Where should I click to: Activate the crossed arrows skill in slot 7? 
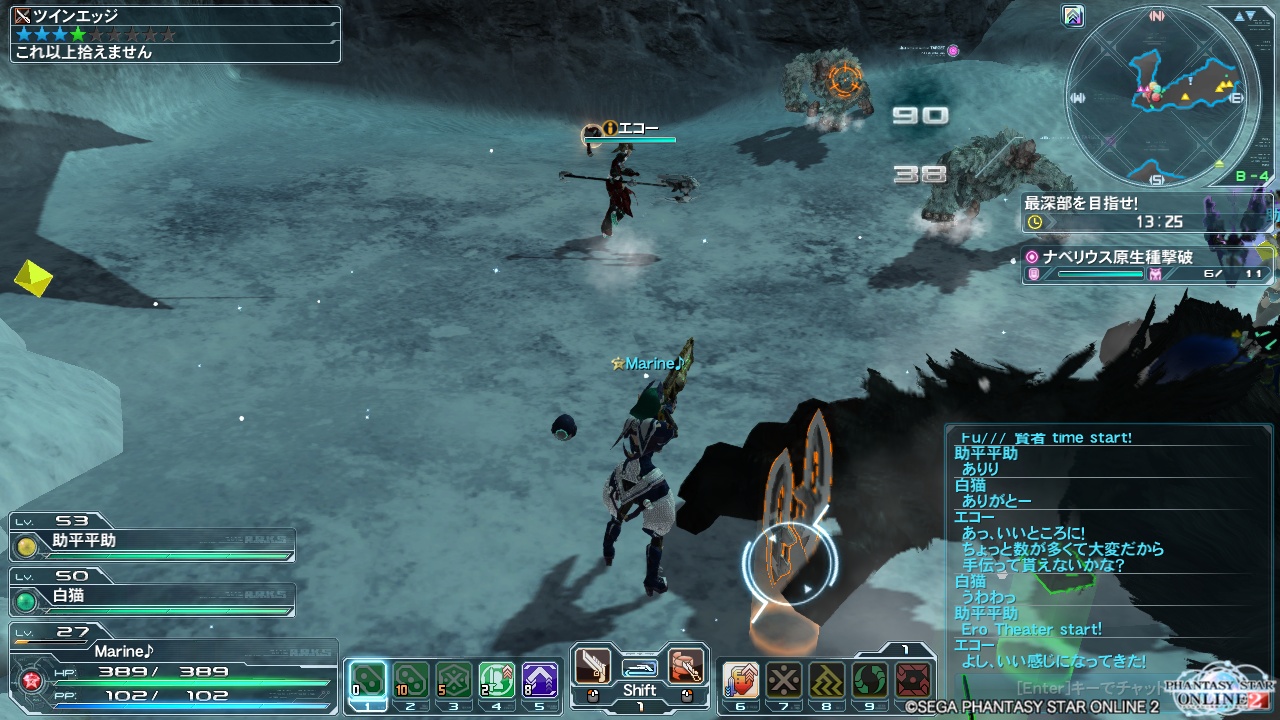(783, 680)
